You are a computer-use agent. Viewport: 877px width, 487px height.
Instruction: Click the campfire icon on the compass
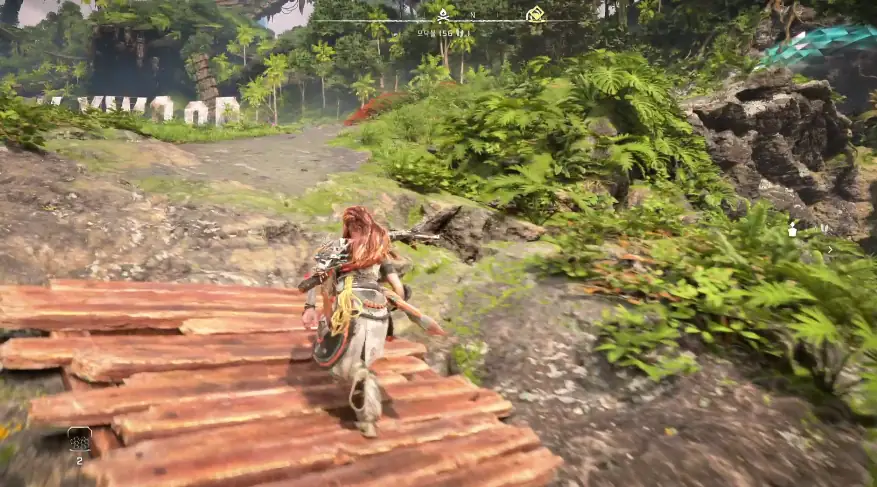click(442, 14)
